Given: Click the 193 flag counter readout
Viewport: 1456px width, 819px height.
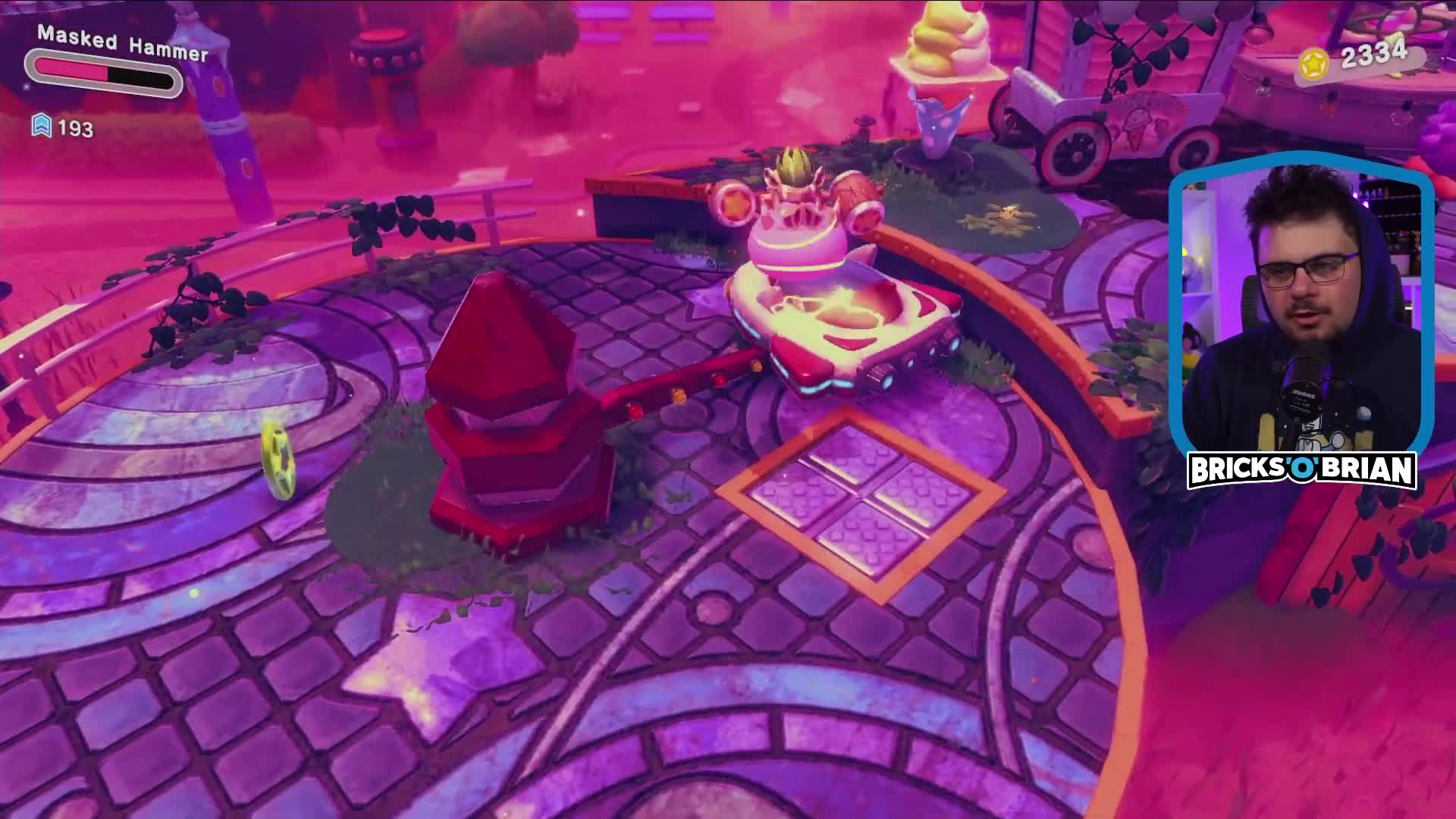Looking at the screenshot, I should click(x=74, y=127).
